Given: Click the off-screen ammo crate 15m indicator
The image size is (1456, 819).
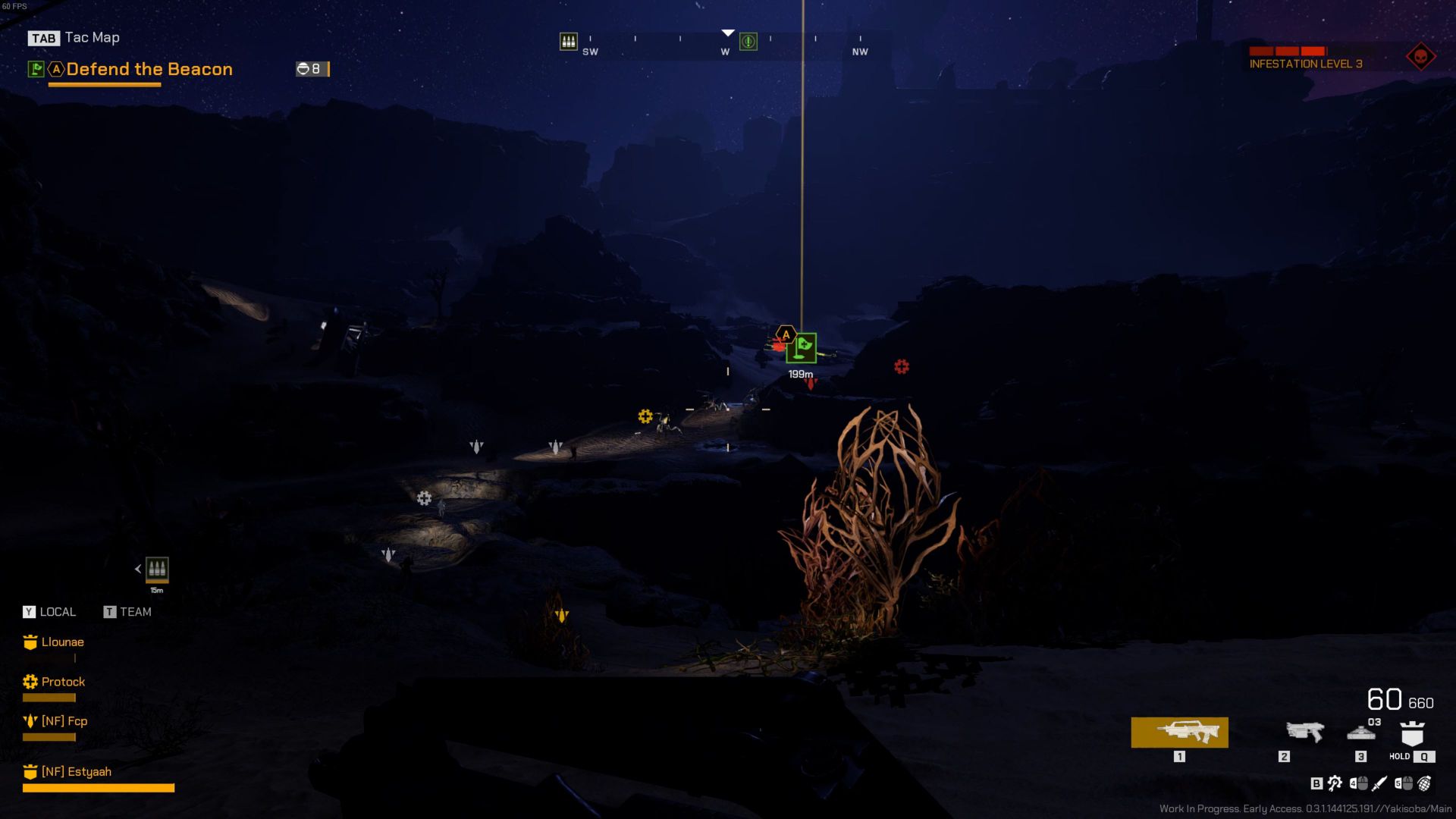Looking at the screenshot, I should (157, 569).
